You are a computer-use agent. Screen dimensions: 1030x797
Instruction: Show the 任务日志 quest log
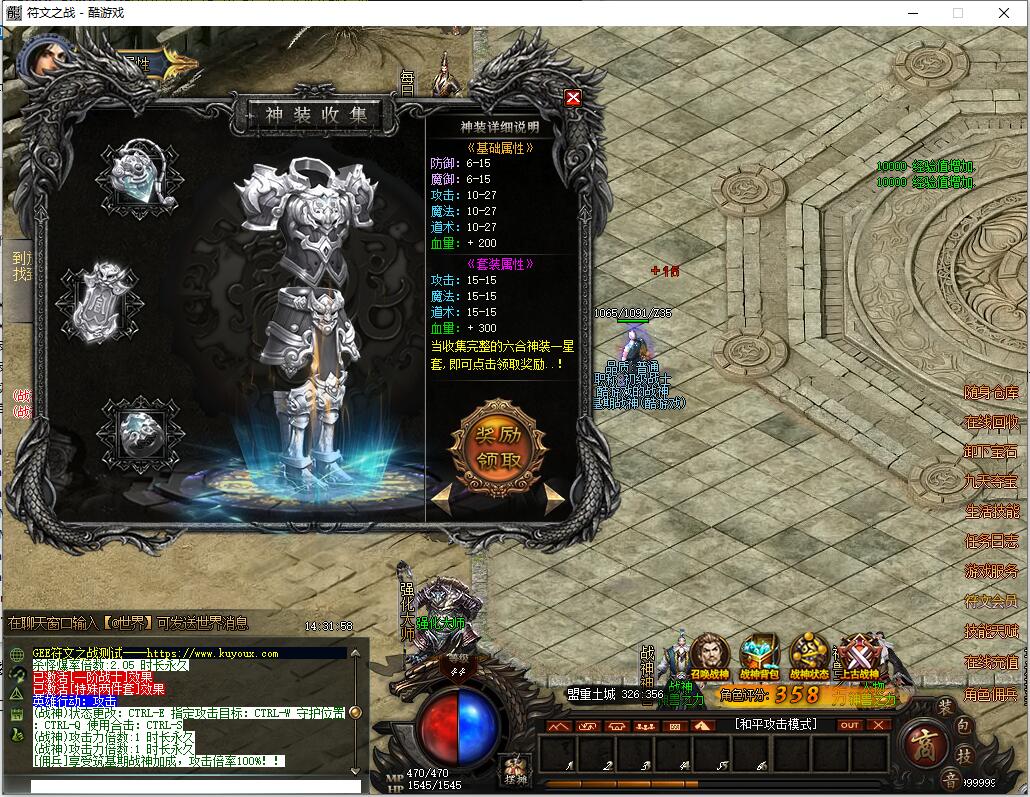991,542
